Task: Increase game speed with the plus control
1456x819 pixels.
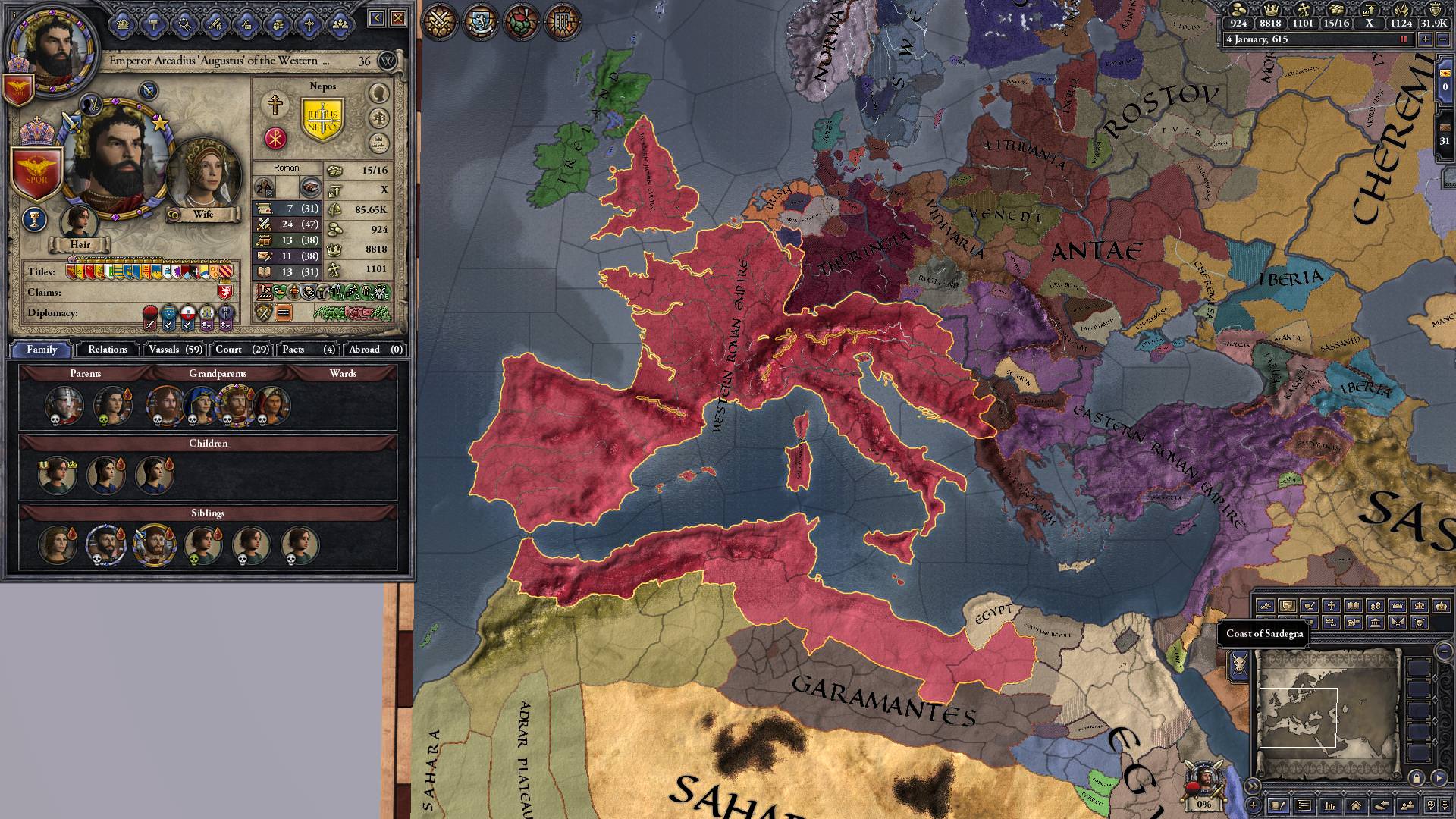Action: 1426,39
